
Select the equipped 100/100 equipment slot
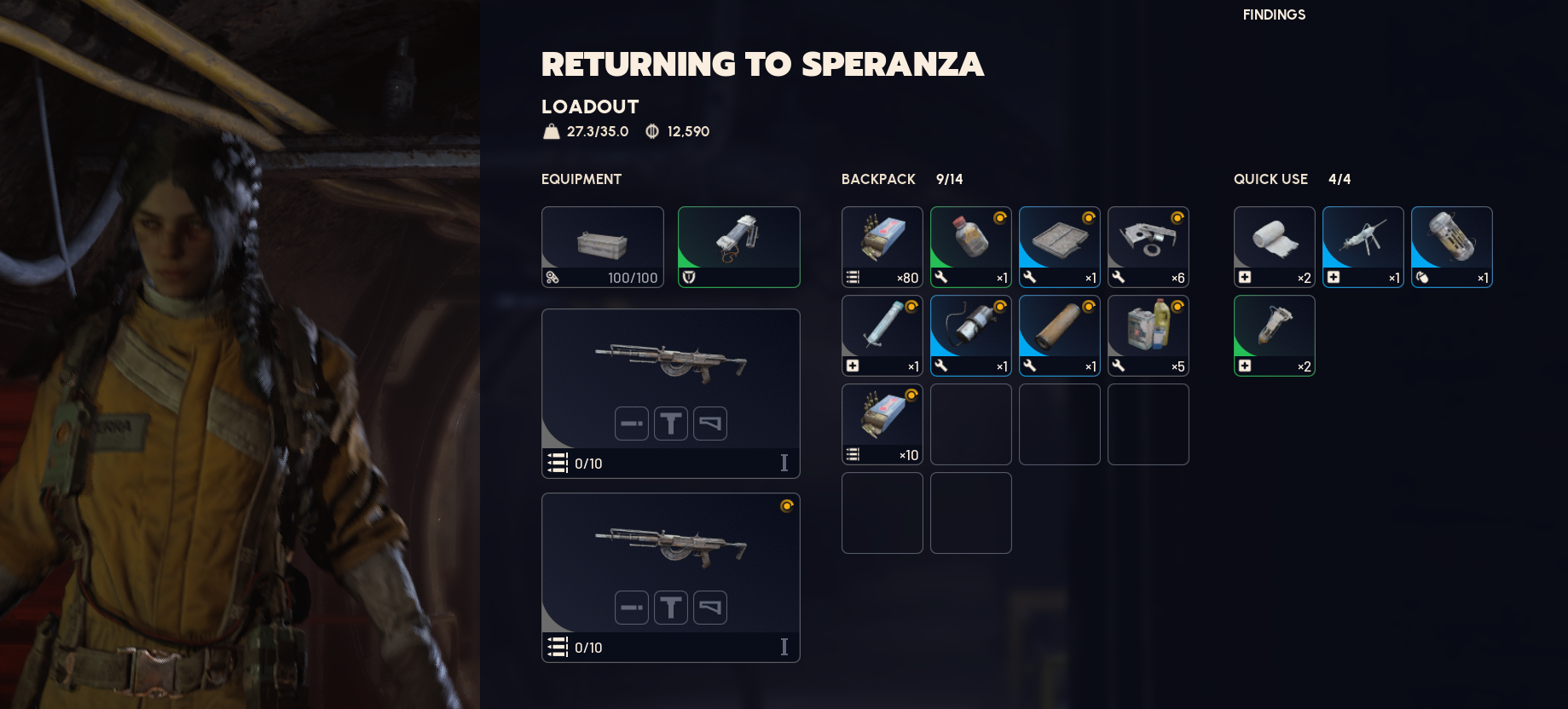click(602, 246)
